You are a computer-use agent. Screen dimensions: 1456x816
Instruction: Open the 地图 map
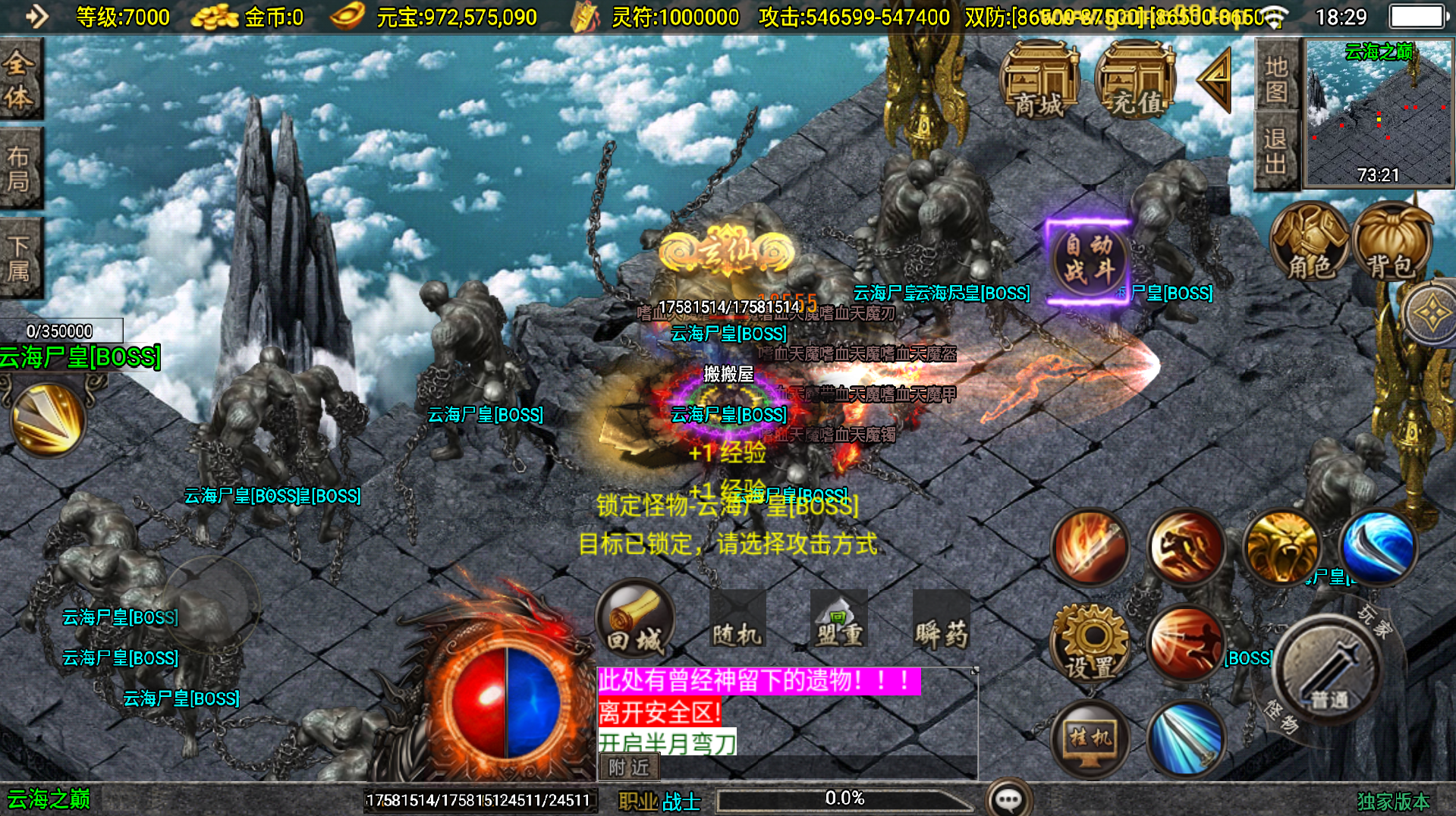1277,78
